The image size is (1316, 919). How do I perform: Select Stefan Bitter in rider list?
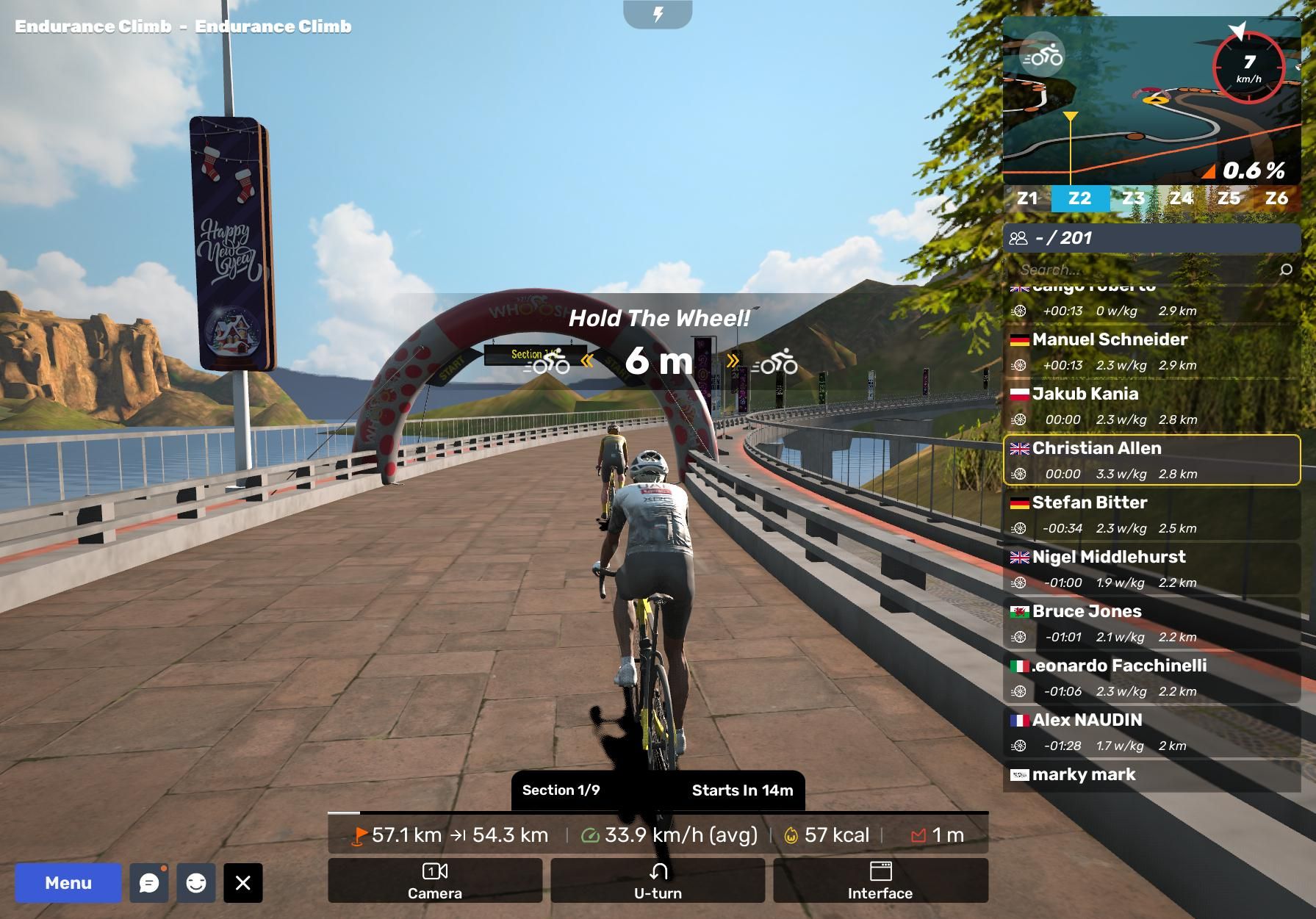pos(1151,514)
